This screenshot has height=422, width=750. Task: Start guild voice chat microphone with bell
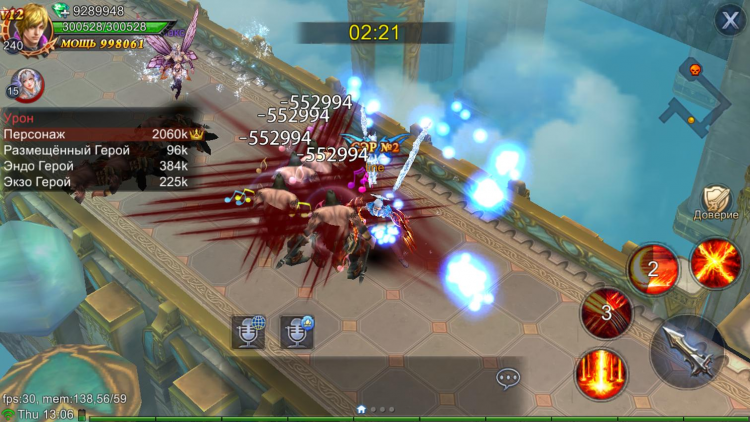(297, 331)
